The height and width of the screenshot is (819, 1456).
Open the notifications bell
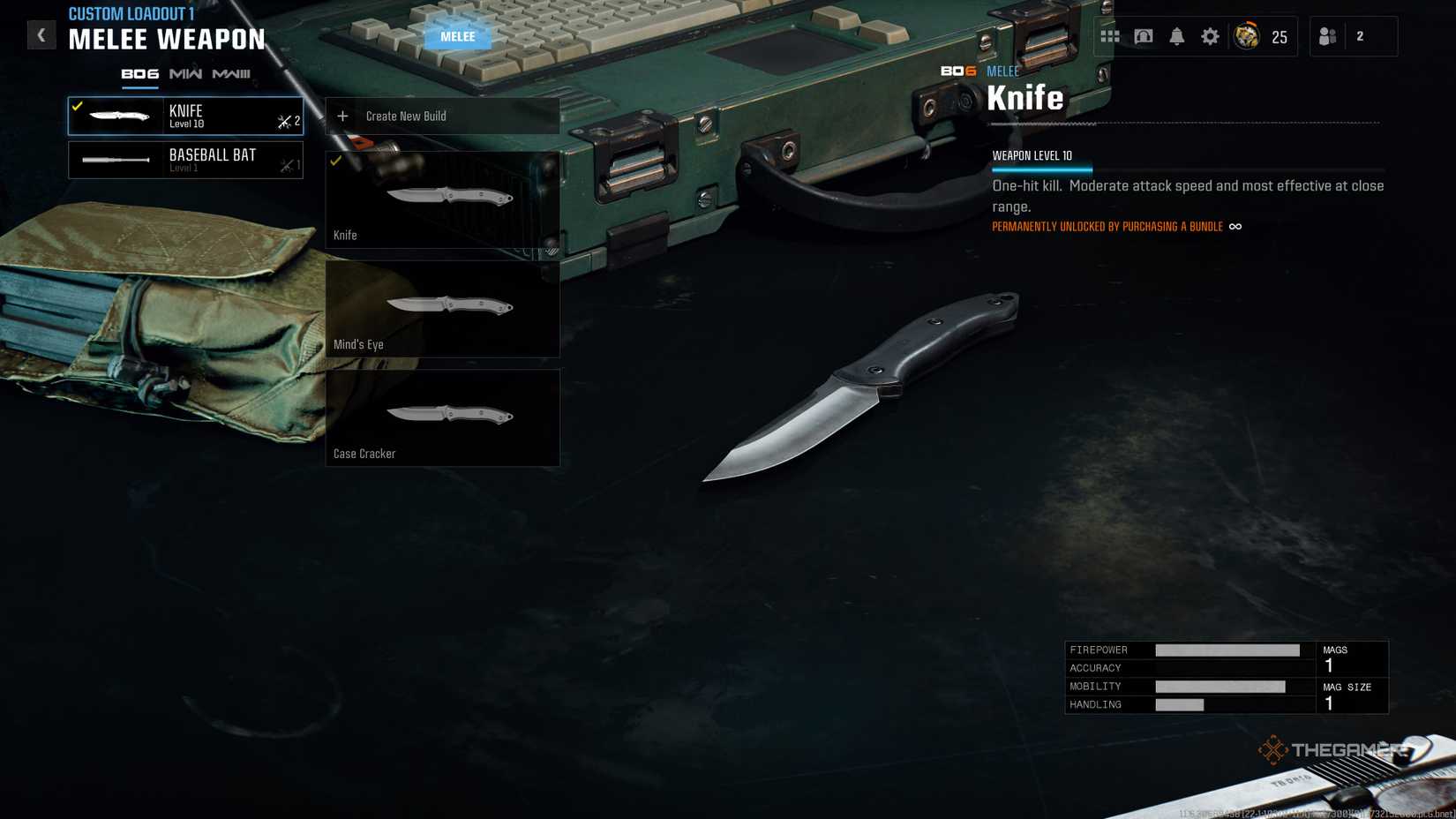(1176, 35)
